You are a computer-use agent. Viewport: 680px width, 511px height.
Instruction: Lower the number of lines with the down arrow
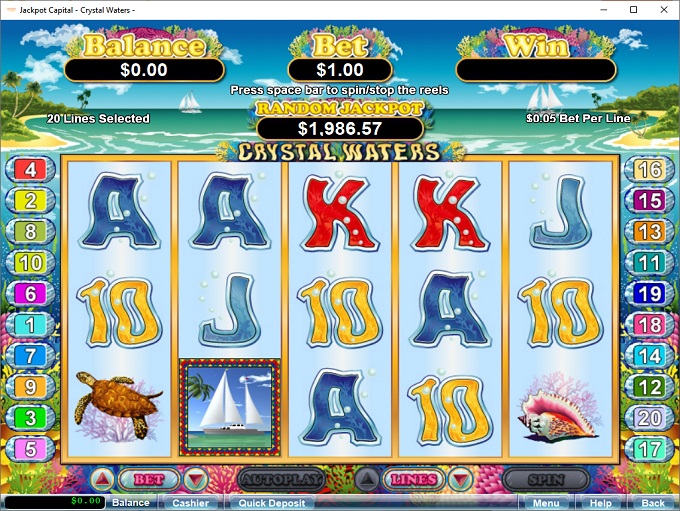pos(456,480)
